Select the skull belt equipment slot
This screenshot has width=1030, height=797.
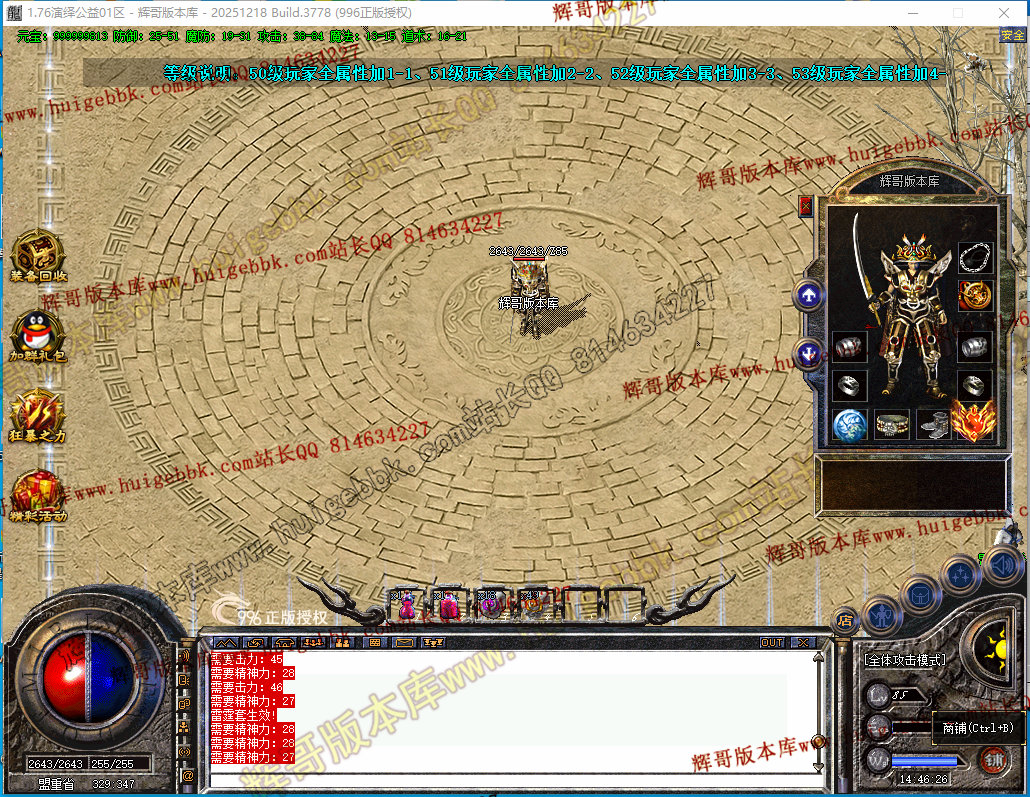click(893, 425)
